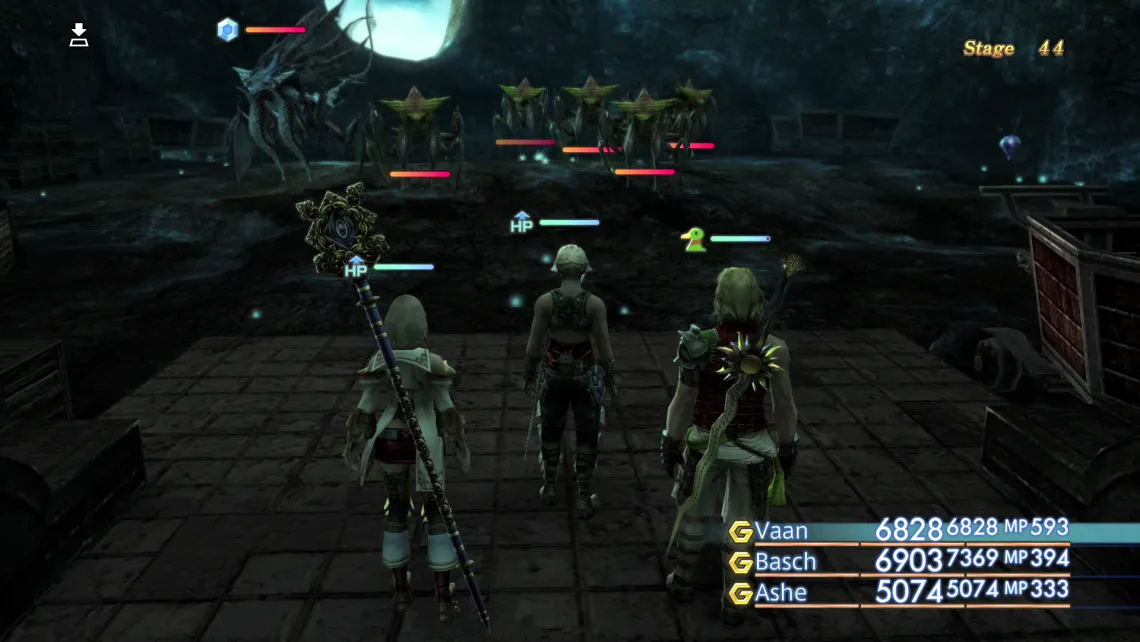Click the download arrow icon
The image size is (1140, 642).
tap(79, 36)
